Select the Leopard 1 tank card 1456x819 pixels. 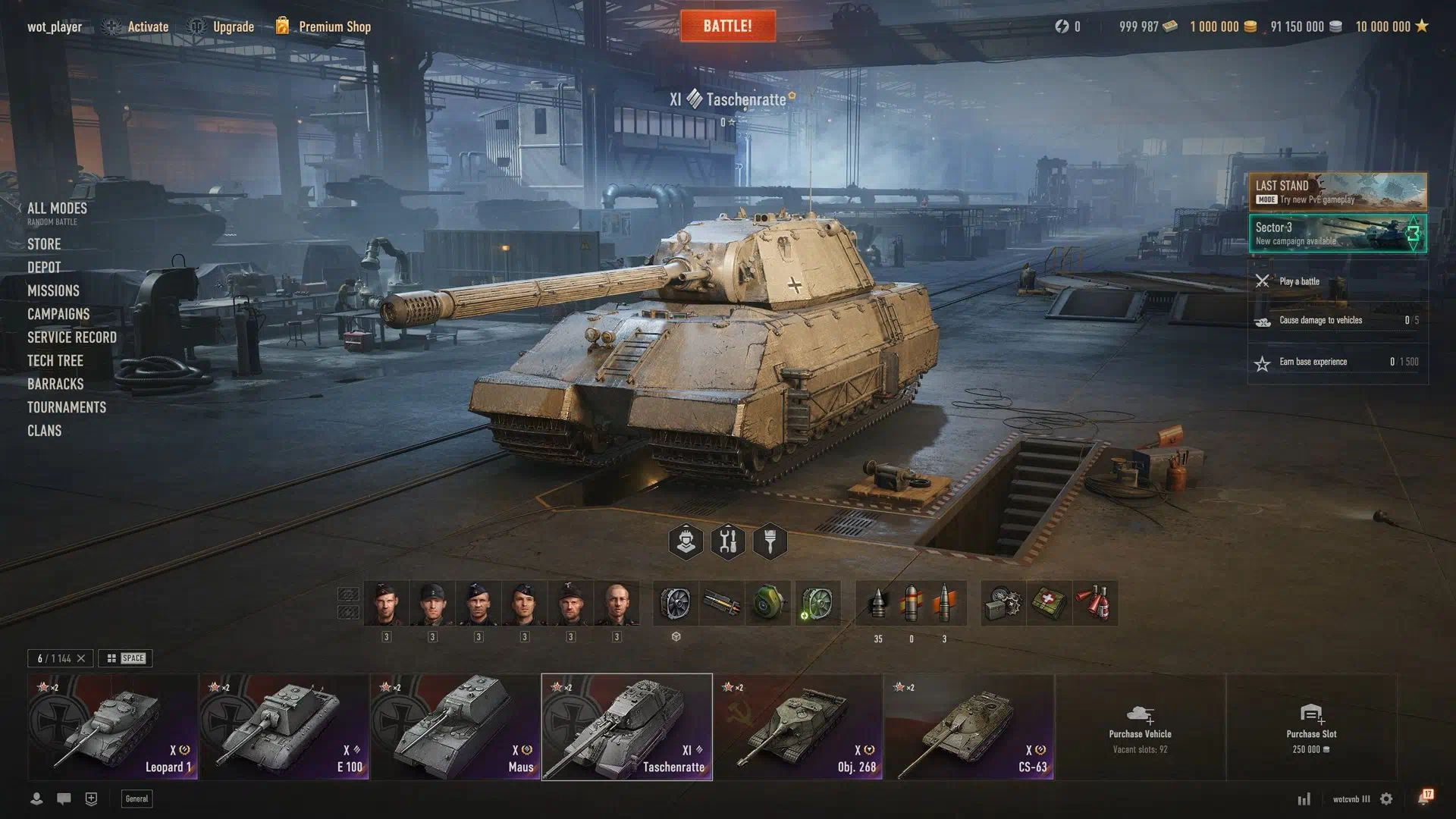(x=113, y=726)
